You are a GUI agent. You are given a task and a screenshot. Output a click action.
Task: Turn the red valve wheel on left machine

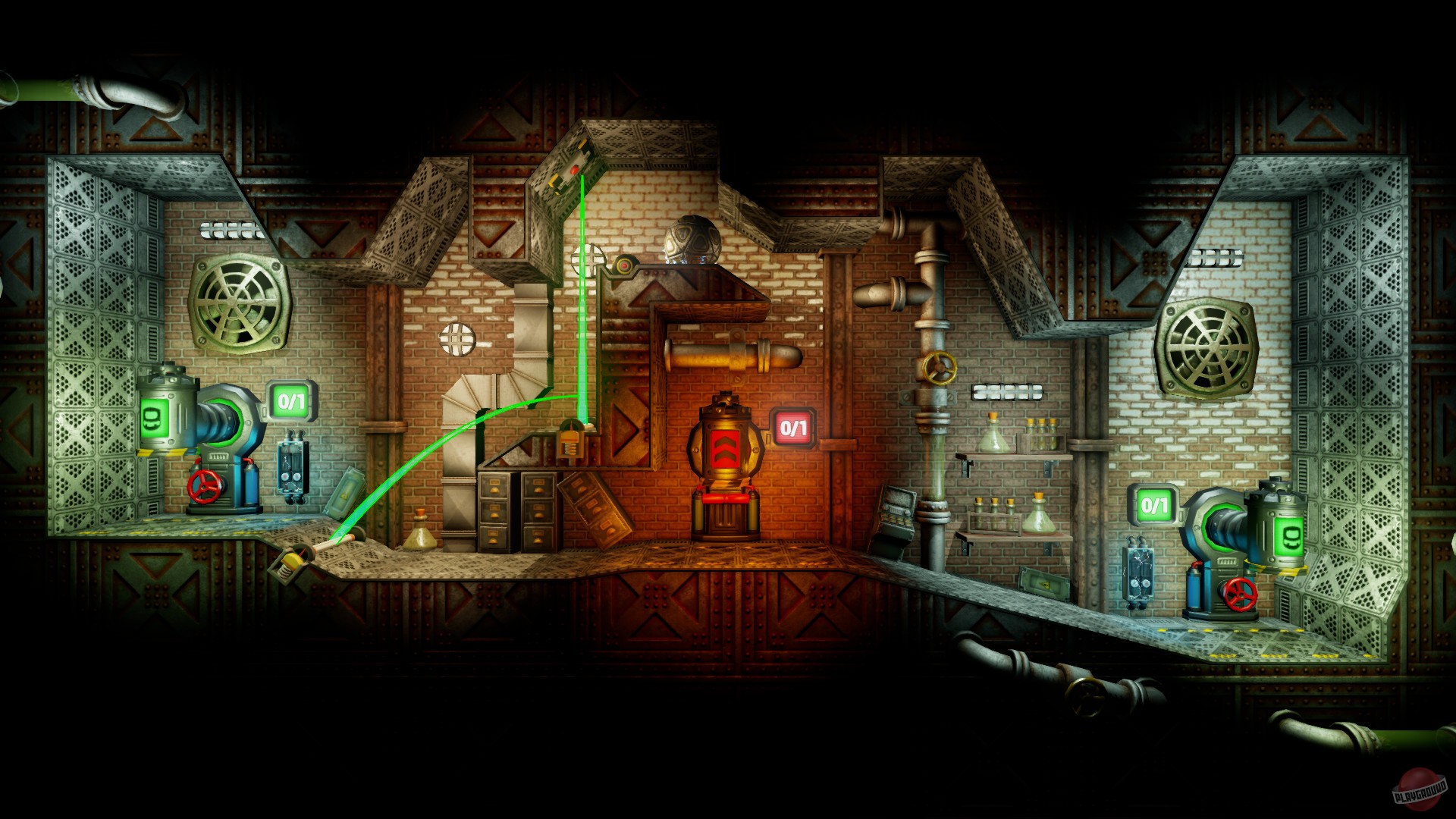[205, 489]
